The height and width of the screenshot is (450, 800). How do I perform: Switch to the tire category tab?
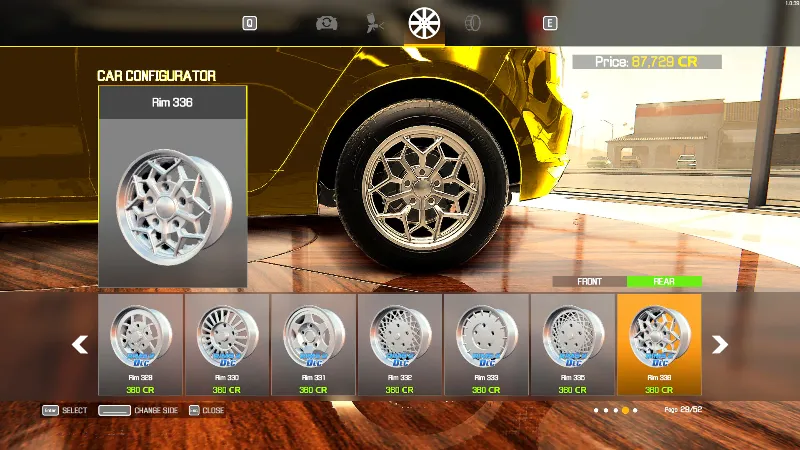click(x=474, y=22)
